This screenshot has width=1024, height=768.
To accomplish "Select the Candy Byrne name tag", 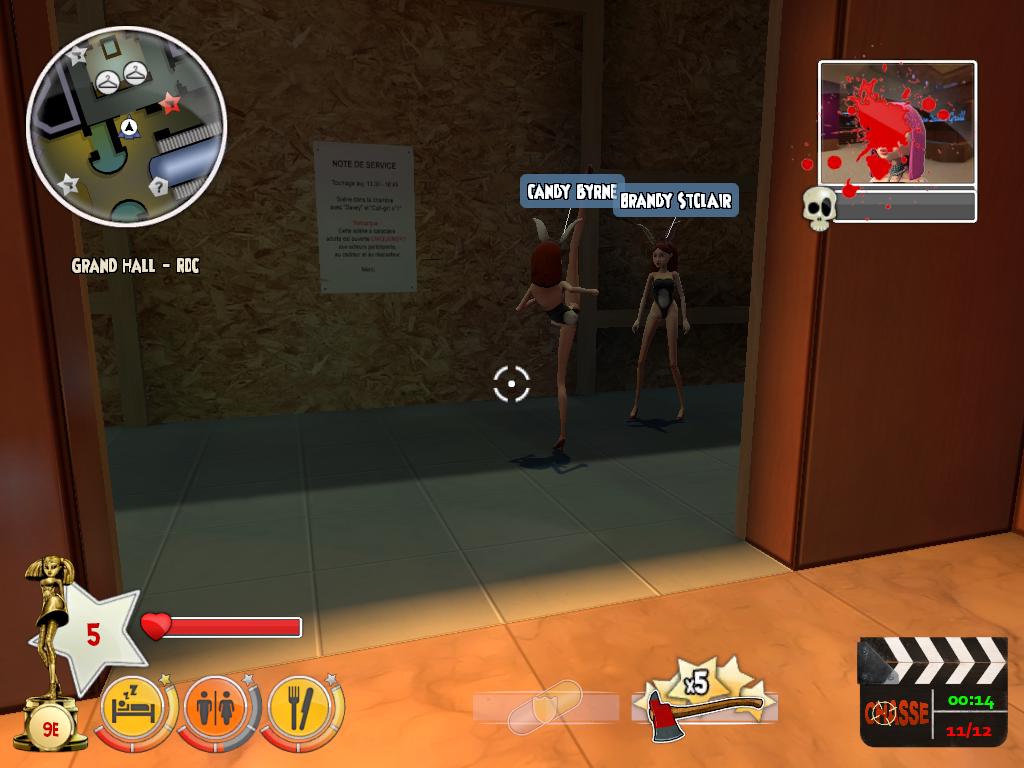I will pos(572,191).
